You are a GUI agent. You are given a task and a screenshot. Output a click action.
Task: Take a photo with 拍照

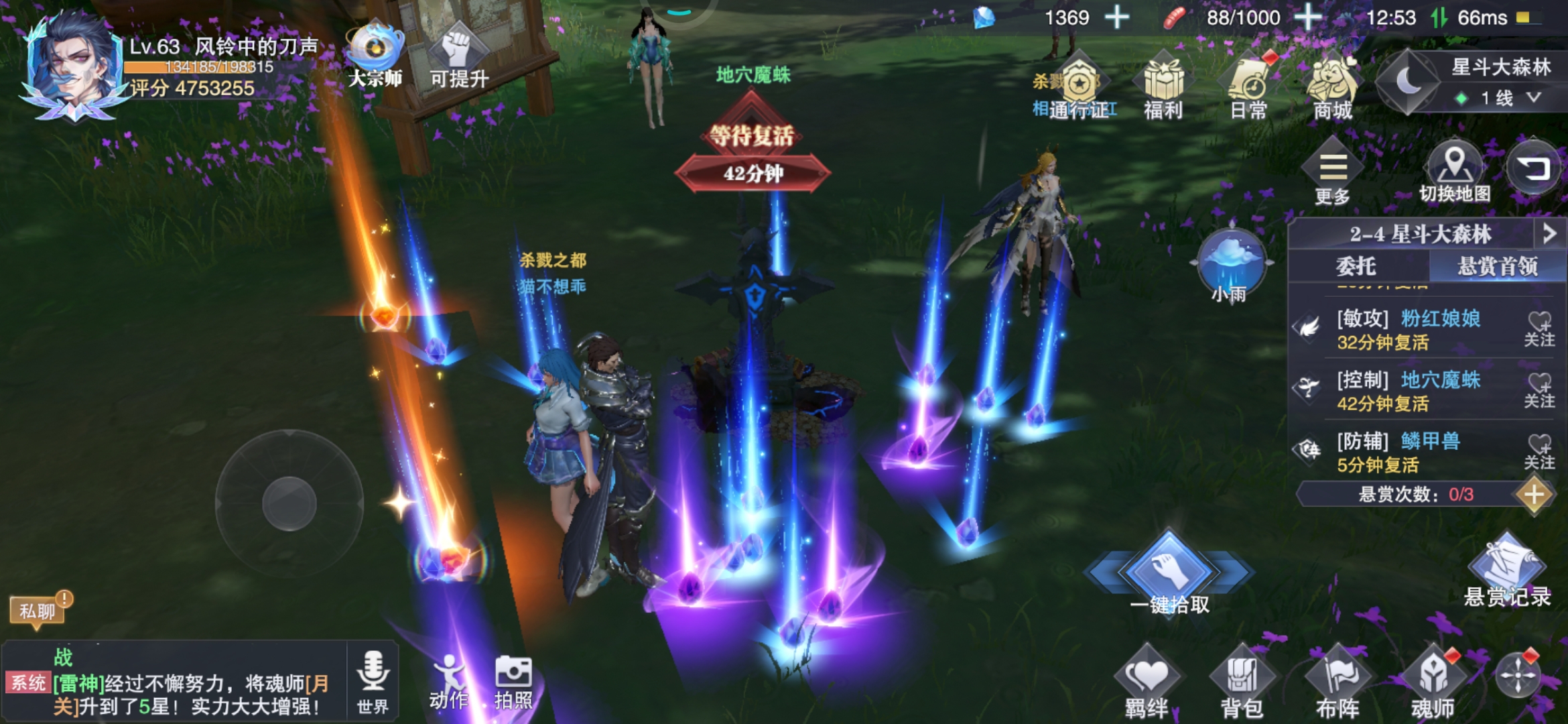click(513, 680)
